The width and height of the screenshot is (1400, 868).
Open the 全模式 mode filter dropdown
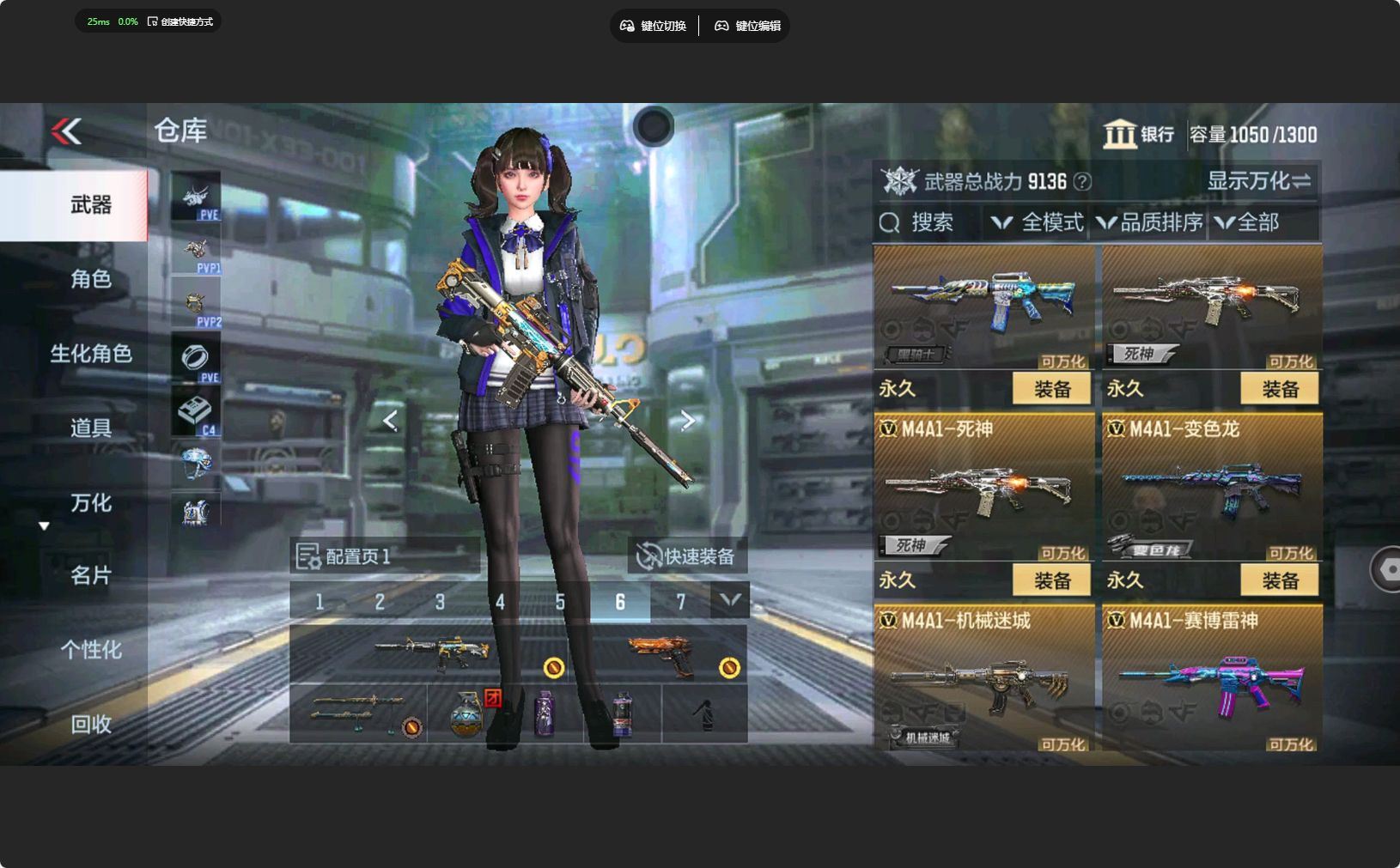pyautogui.click(x=1038, y=223)
